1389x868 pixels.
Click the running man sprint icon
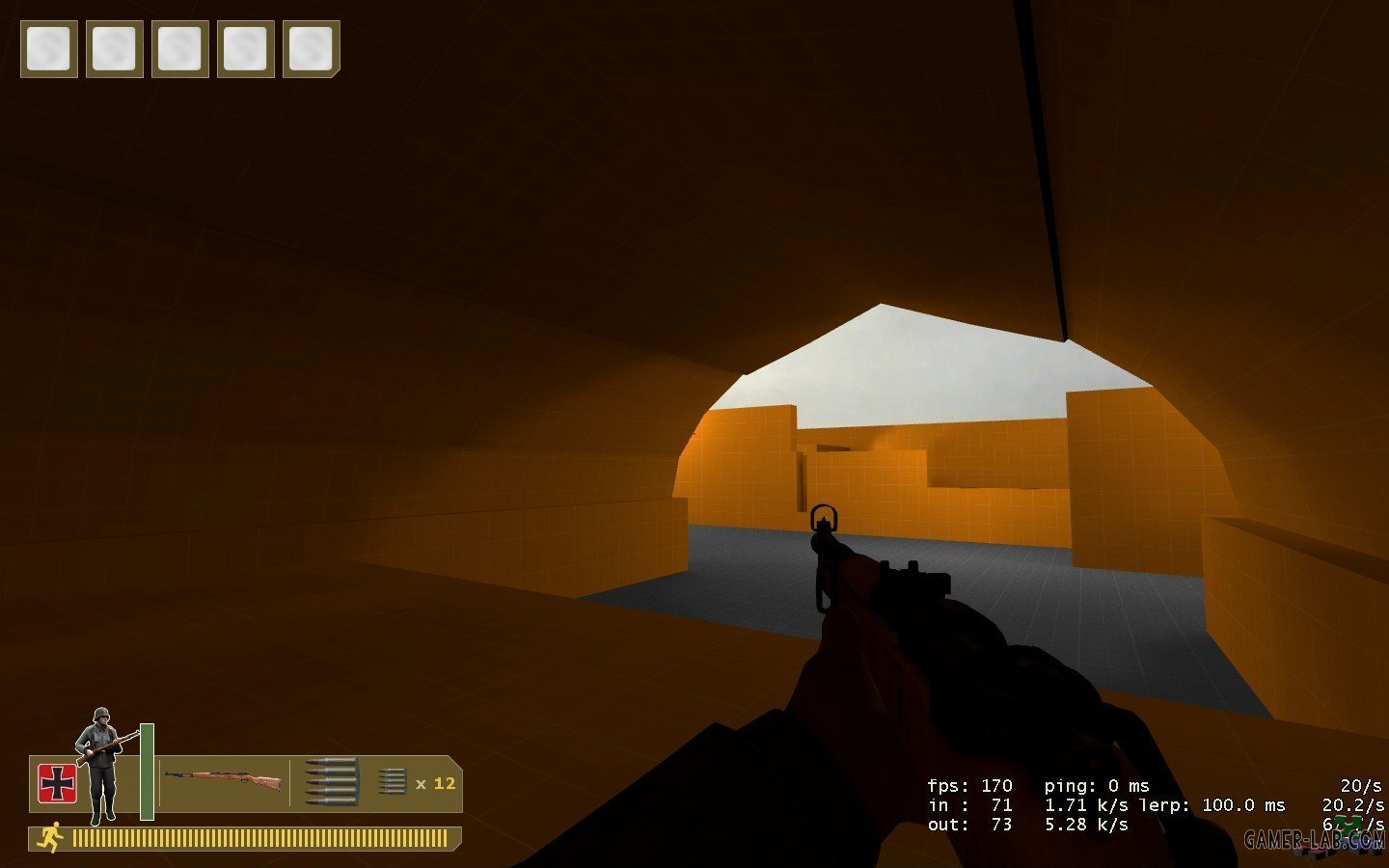pyautogui.click(x=49, y=837)
